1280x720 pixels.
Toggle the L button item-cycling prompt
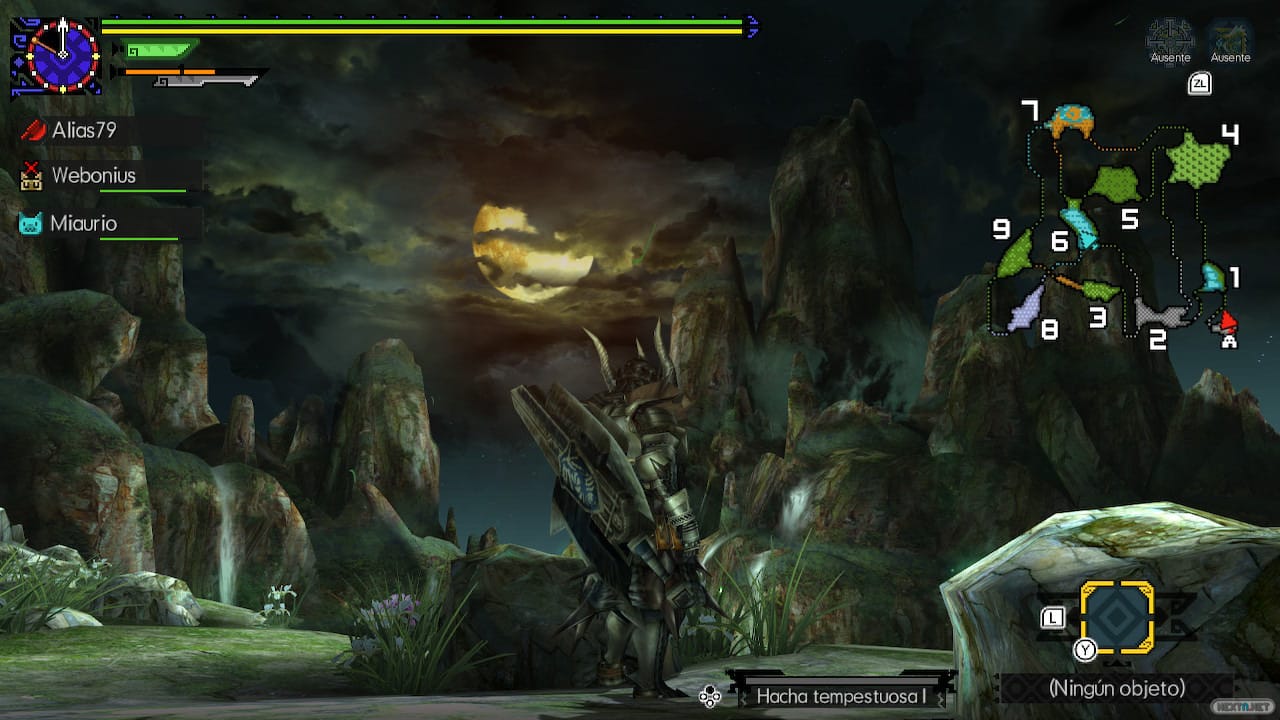click(x=1051, y=618)
